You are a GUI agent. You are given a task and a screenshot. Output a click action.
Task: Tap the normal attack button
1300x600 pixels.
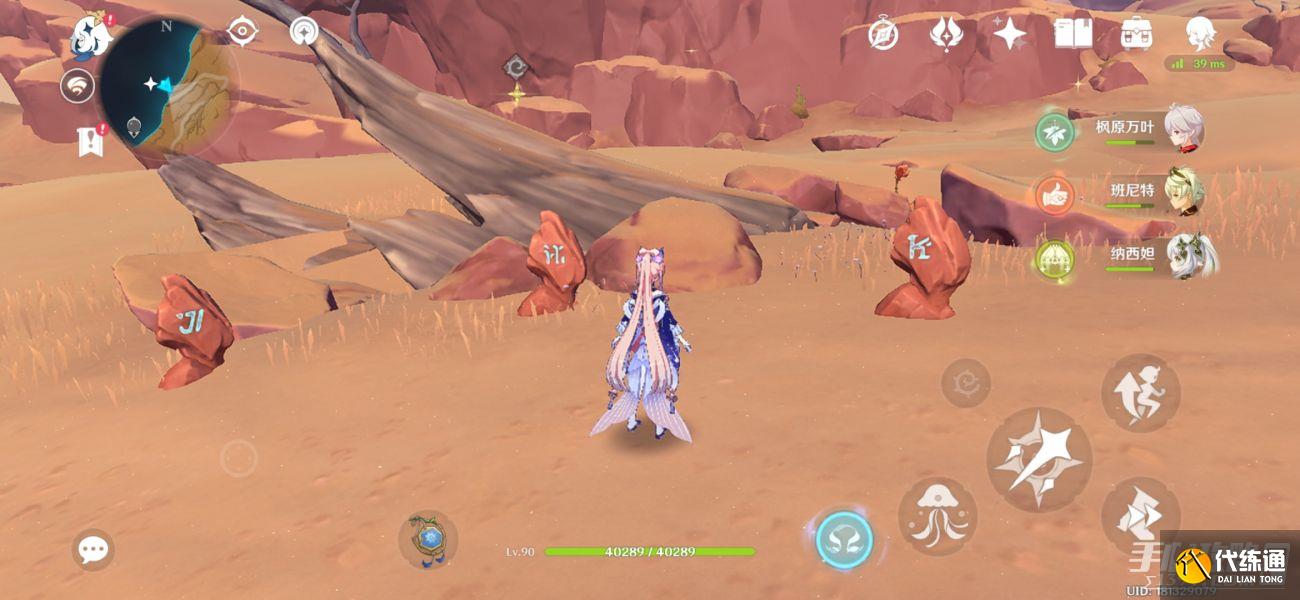pyautogui.click(x=1039, y=459)
